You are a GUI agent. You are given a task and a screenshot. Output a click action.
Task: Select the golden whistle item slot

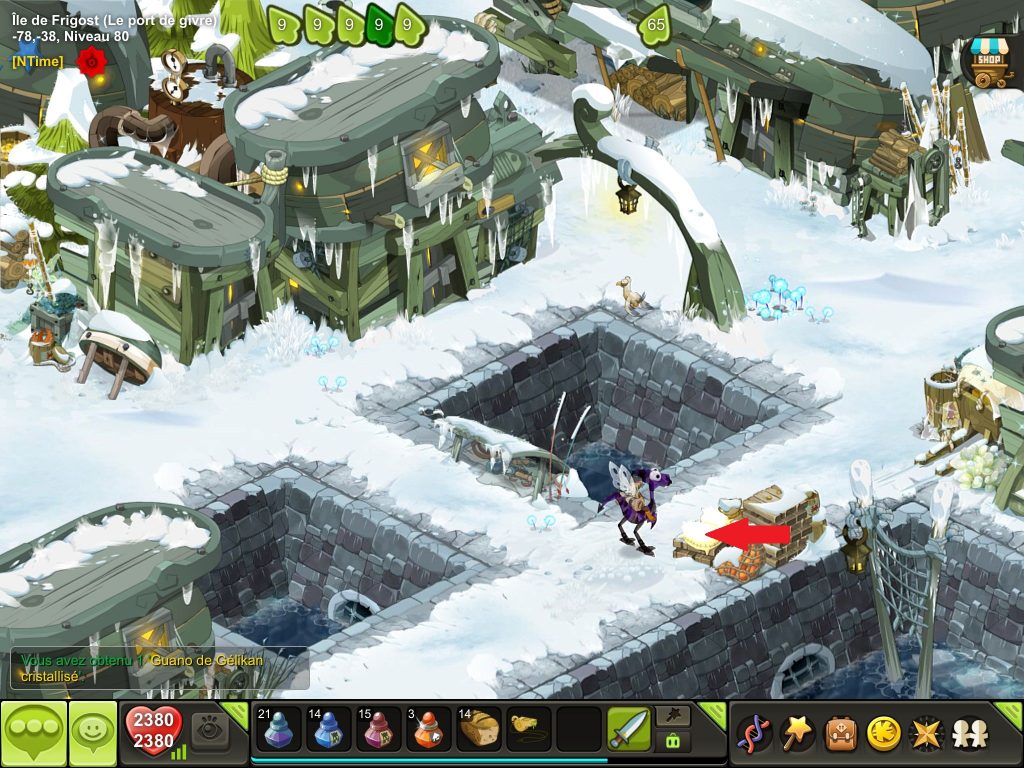pyautogui.click(x=529, y=729)
